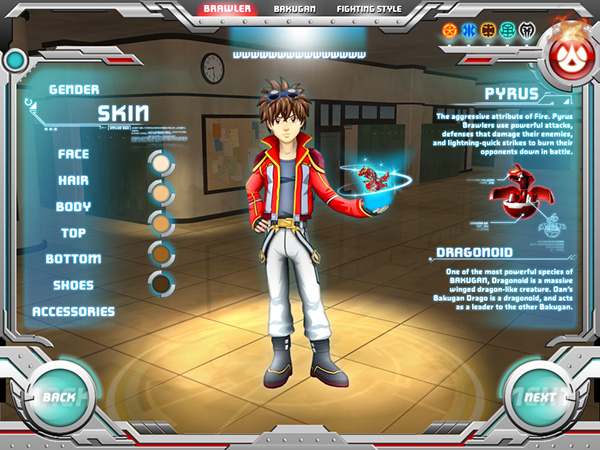Choose the blue Aquos attribute icon
Viewport: 600px width, 450px height.
468,29
